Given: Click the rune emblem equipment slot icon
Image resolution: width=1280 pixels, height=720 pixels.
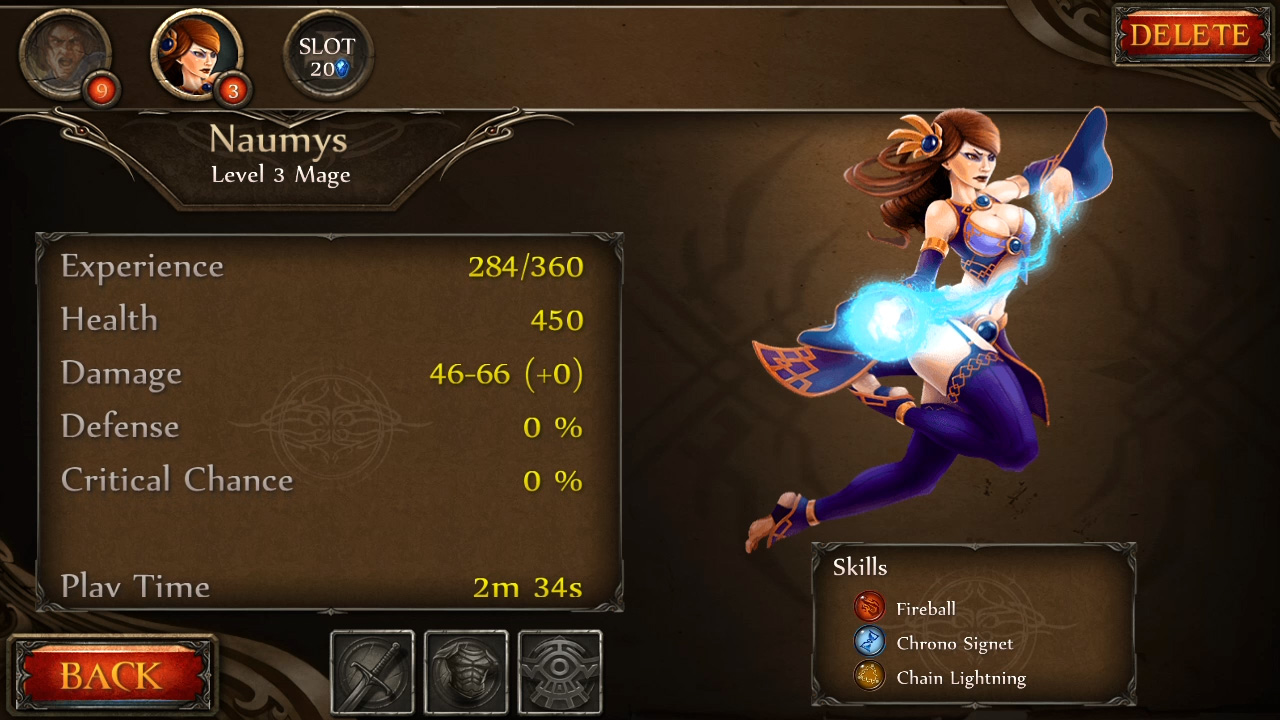Looking at the screenshot, I should (x=560, y=671).
